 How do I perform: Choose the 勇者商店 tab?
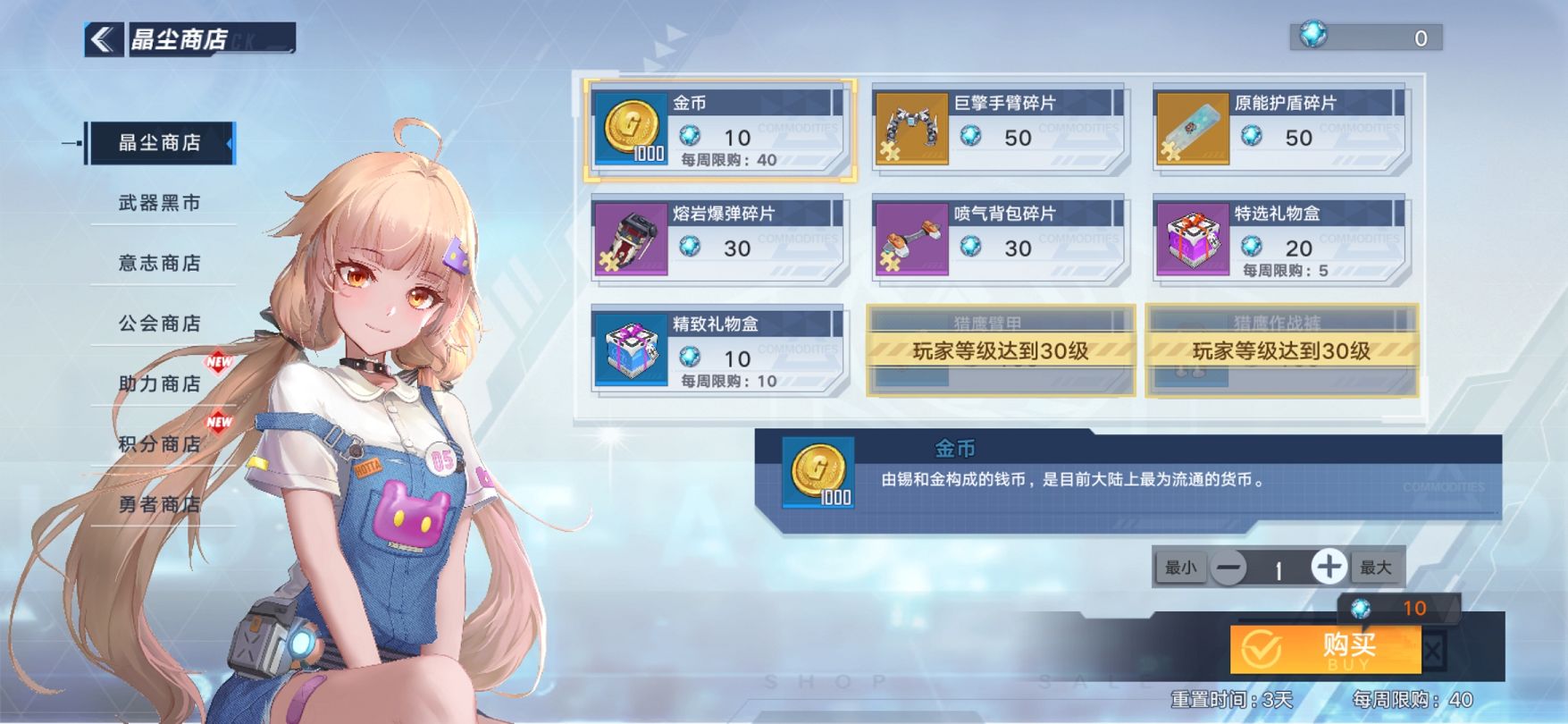pos(160,504)
